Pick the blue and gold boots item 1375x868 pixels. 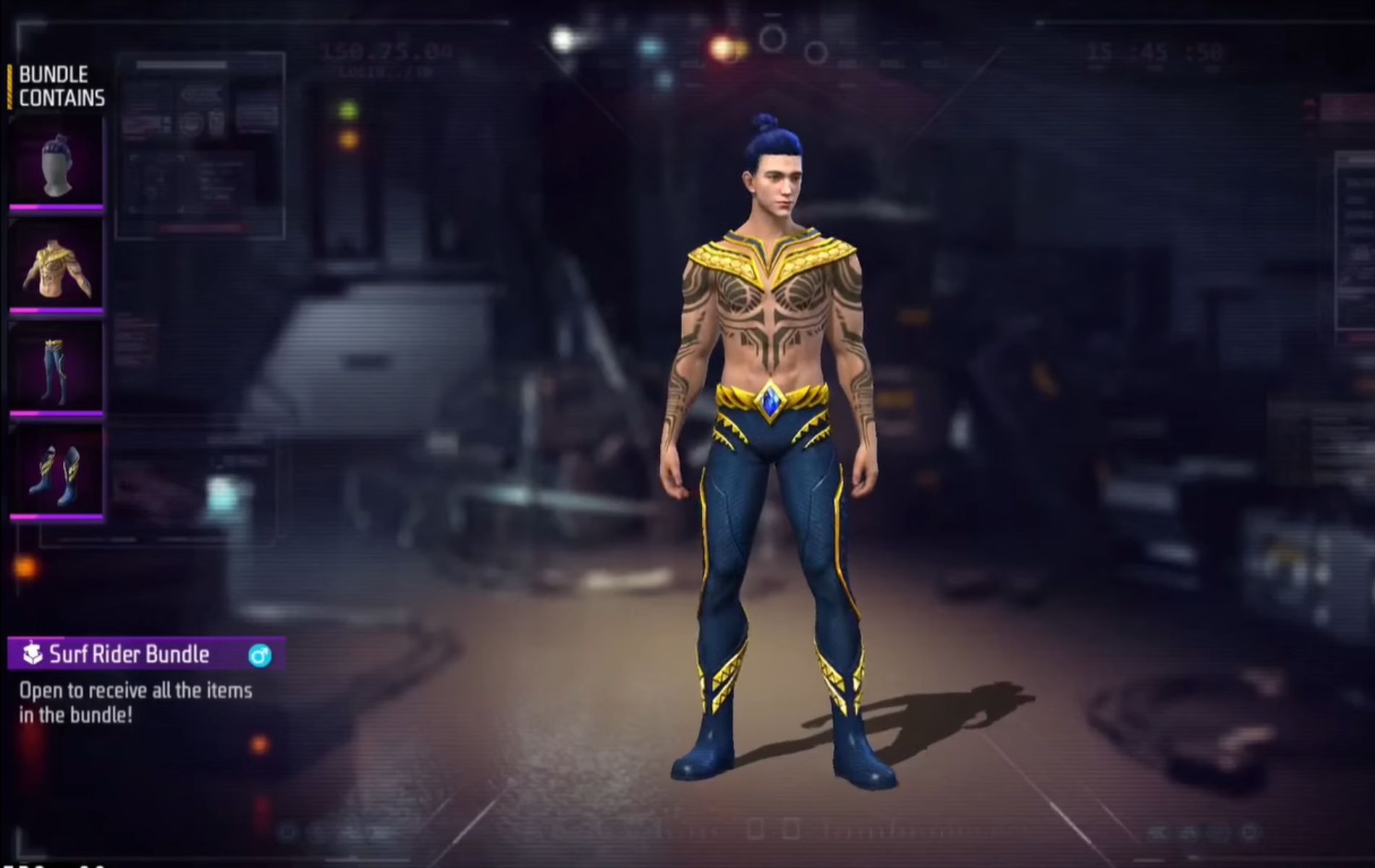point(56,472)
